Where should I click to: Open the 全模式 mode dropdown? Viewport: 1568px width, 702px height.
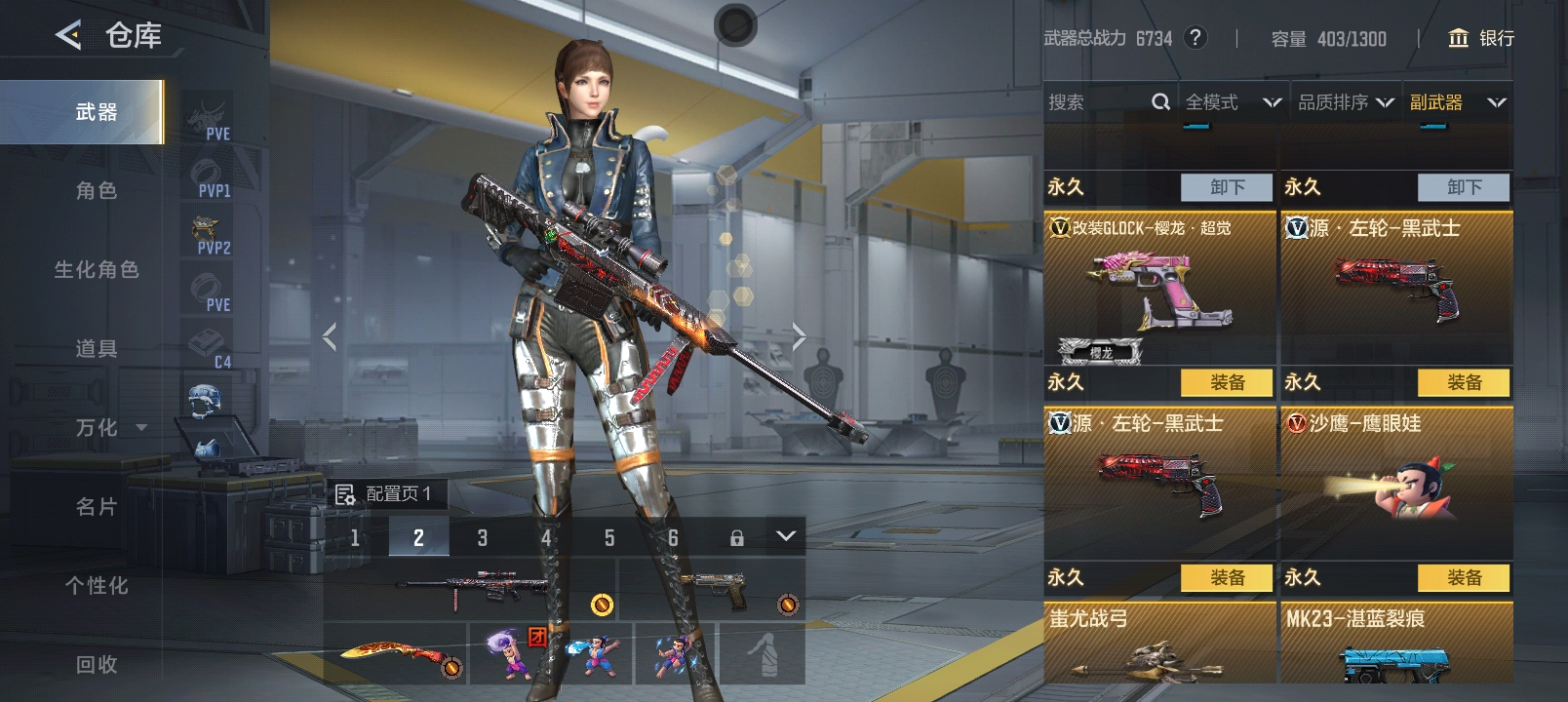click(x=1232, y=102)
